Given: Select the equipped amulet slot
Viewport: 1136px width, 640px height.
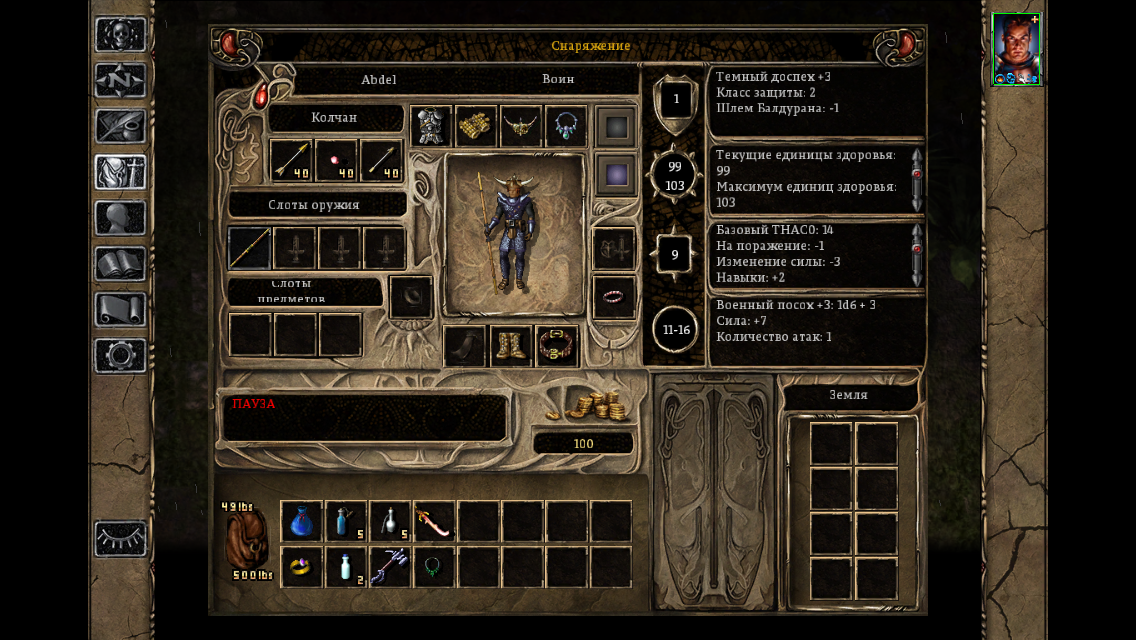Looking at the screenshot, I should pyautogui.click(x=566, y=127).
